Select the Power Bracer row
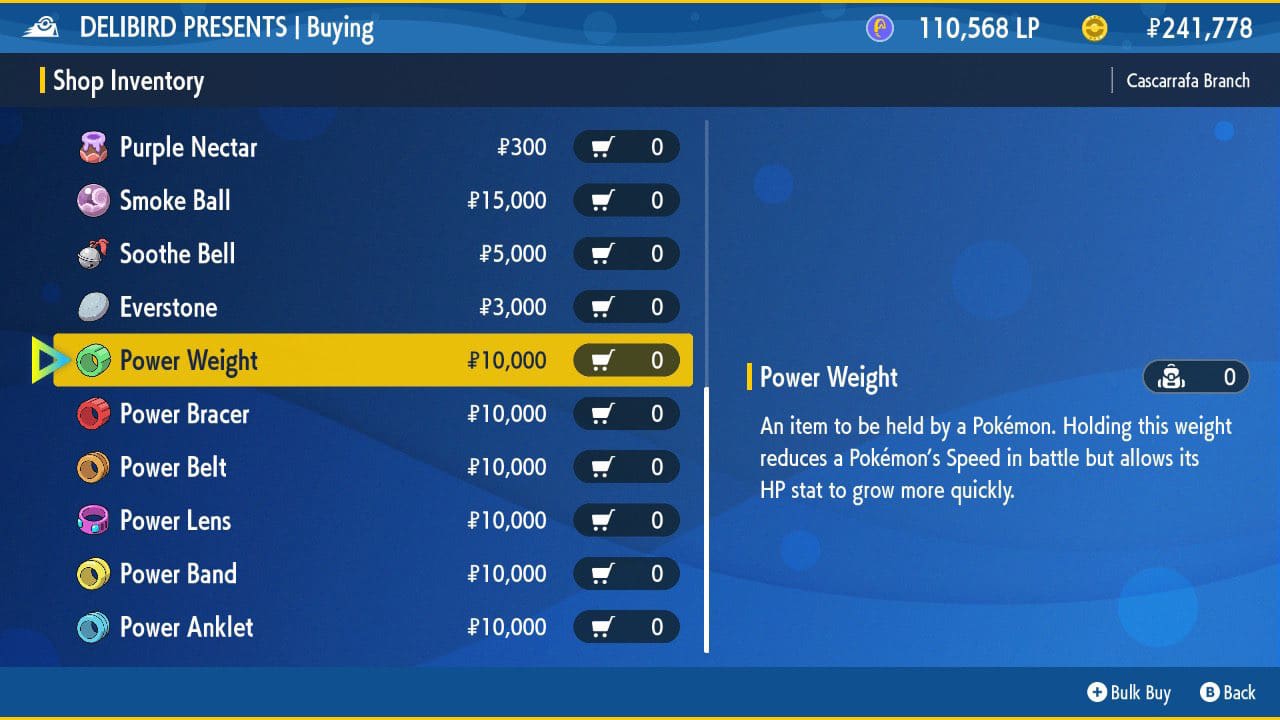This screenshot has width=1280, height=720. click(x=250, y=414)
